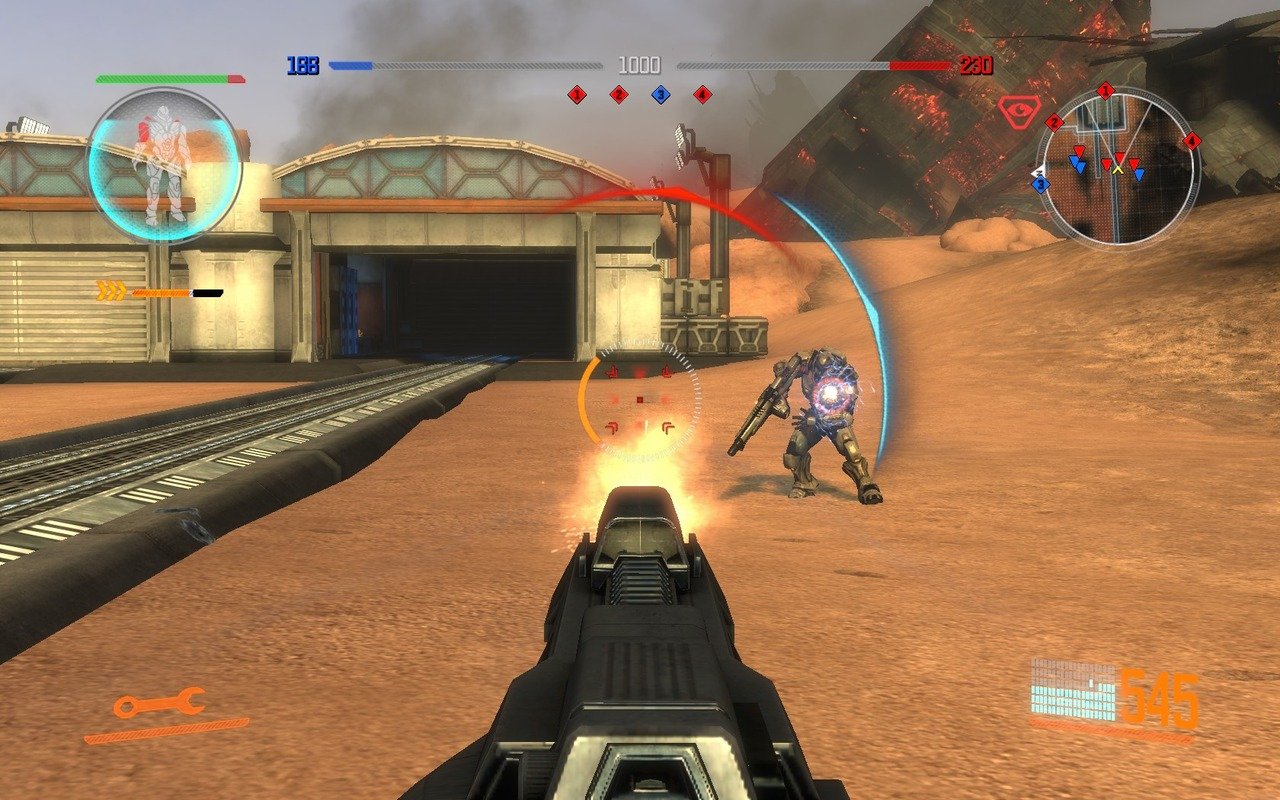Click the minimap rim marker numbered 1
1280x800 pixels.
(x=1105, y=91)
